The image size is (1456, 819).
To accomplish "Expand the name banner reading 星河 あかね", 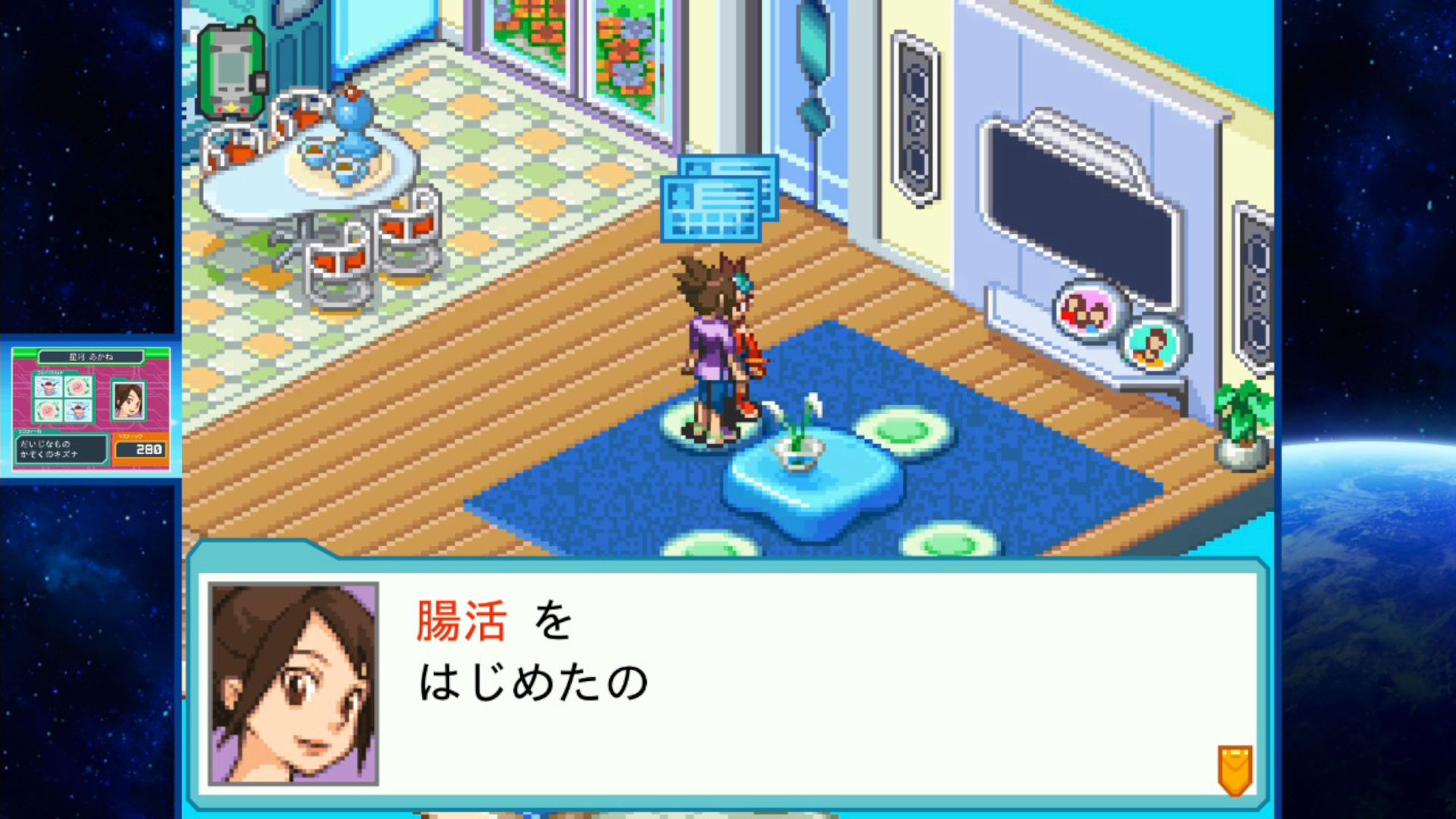I will point(91,357).
